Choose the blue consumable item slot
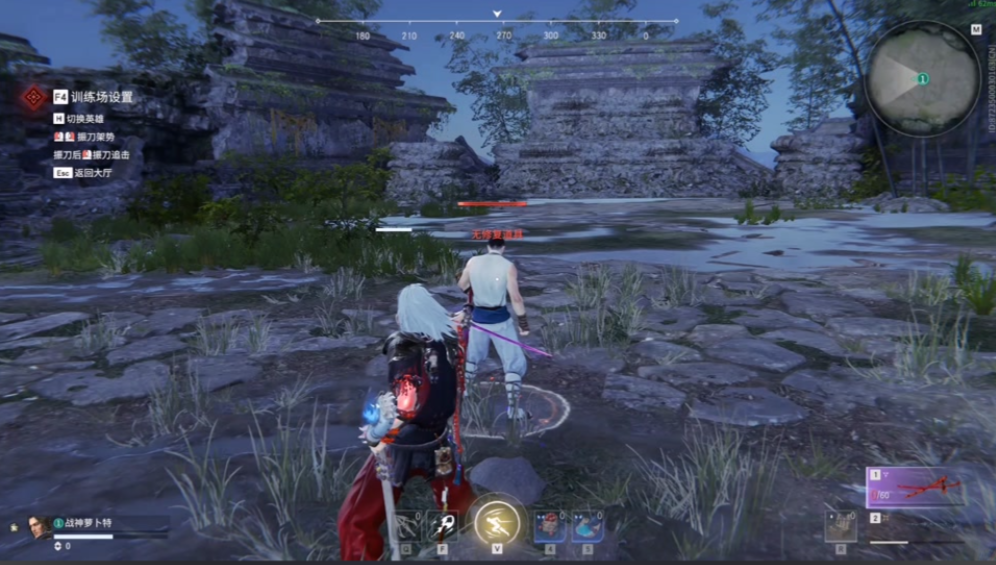The image size is (996, 565). tap(587, 526)
